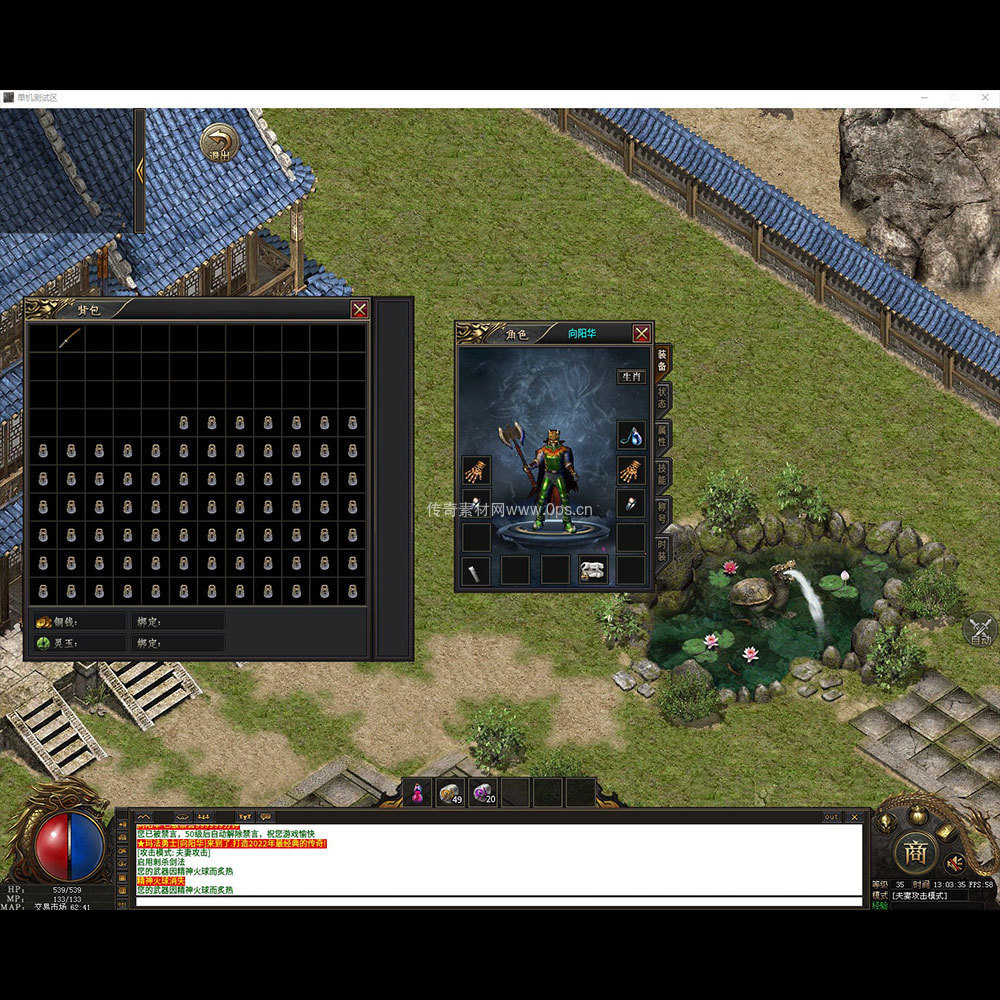
Task: Show the 技能 skills tab
Action: pos(662,472)
